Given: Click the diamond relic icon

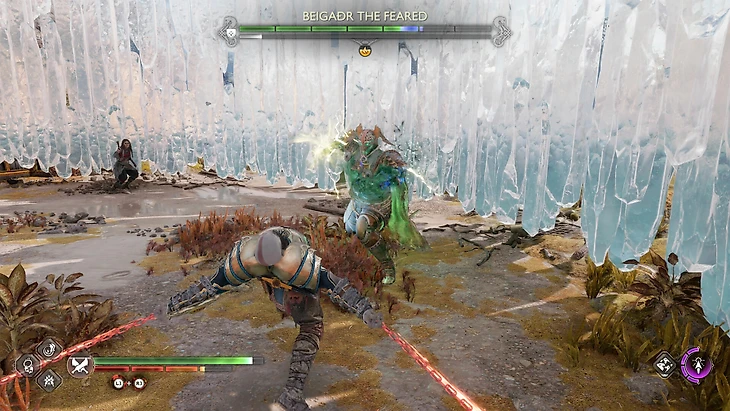Looking at the screenshot, I should 663,366.
